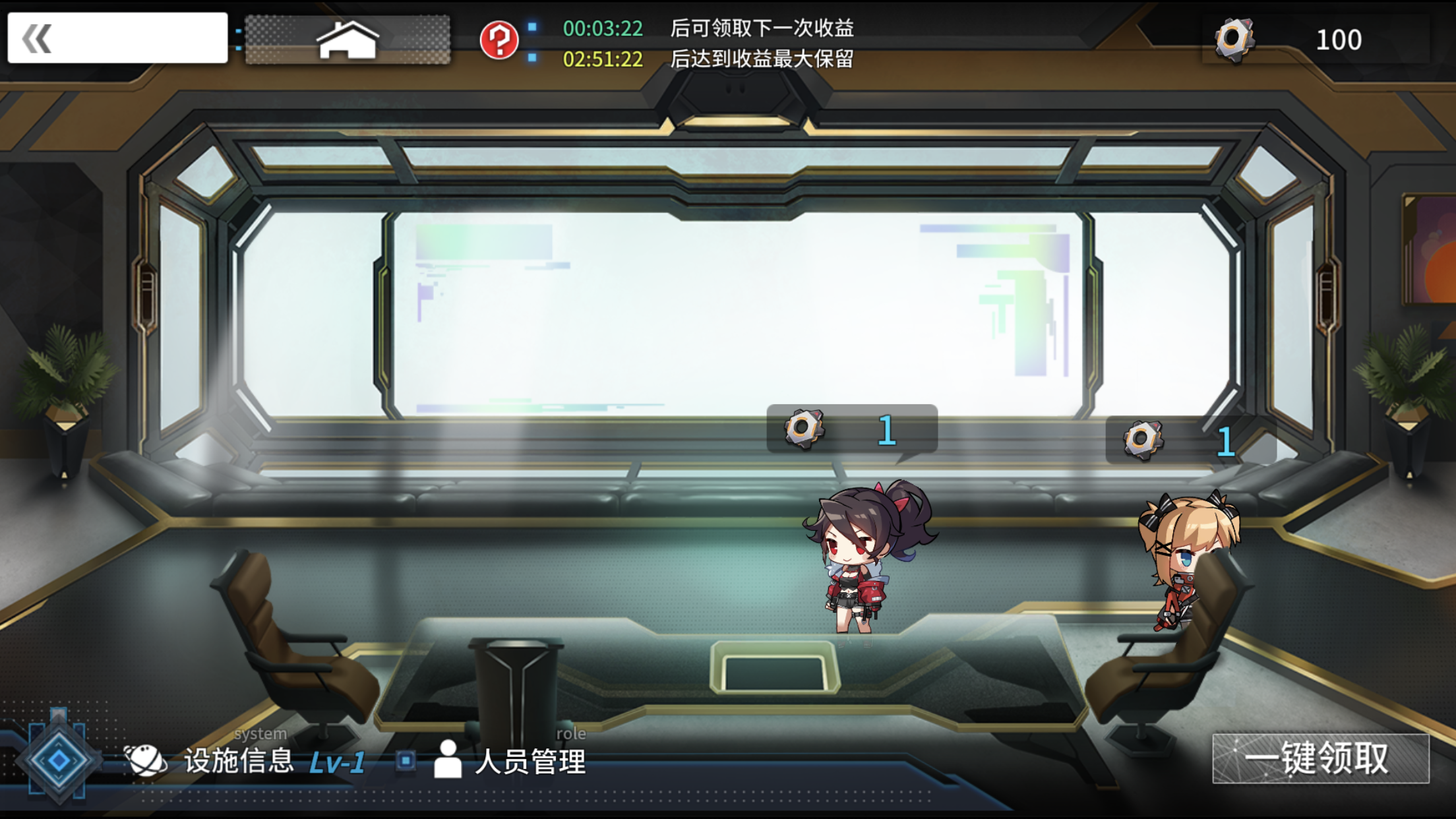Click the person icon beside 人员管理

tap(448, 759)
